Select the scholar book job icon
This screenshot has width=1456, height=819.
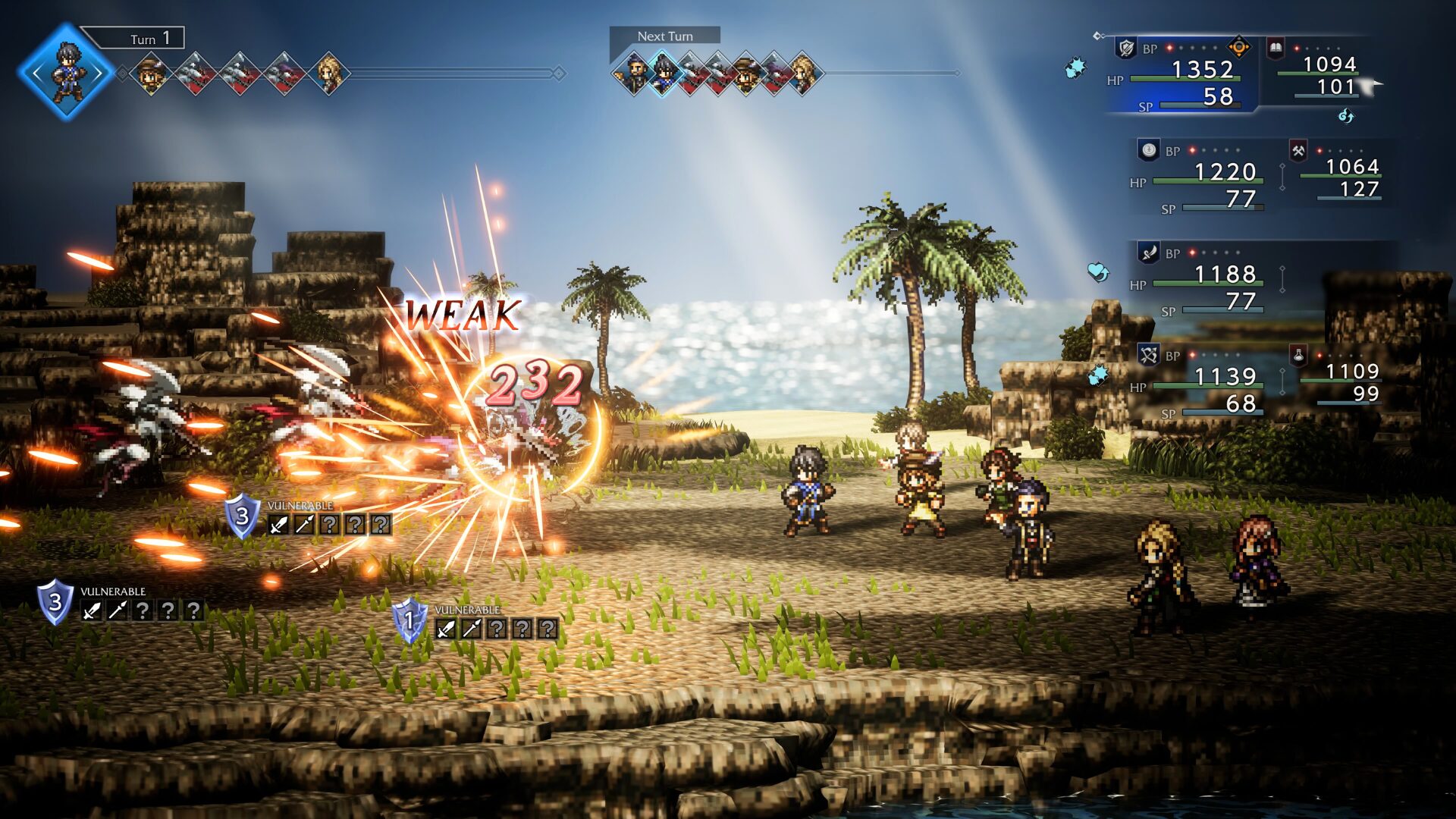click(x=1276, y=49)
